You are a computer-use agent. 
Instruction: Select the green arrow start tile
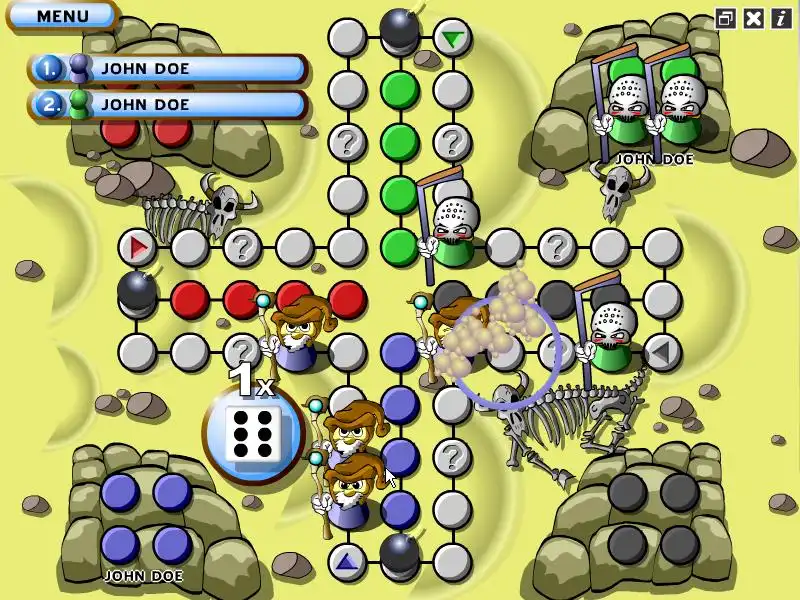pyautogui.click(x=453, y=39)
